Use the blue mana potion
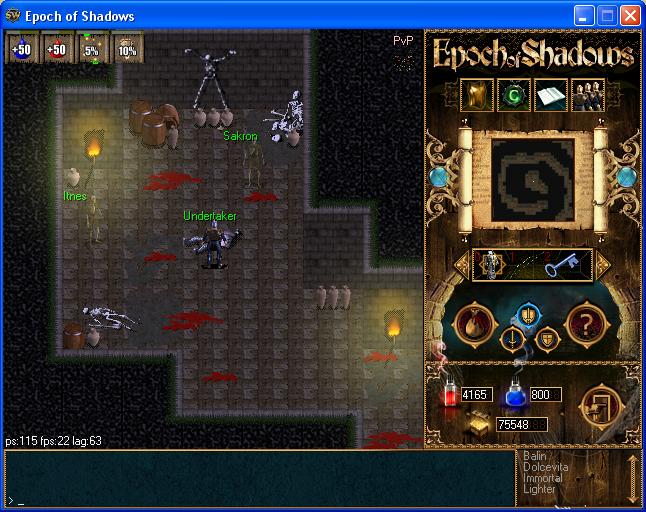646x512 pixels. point(517,395)
